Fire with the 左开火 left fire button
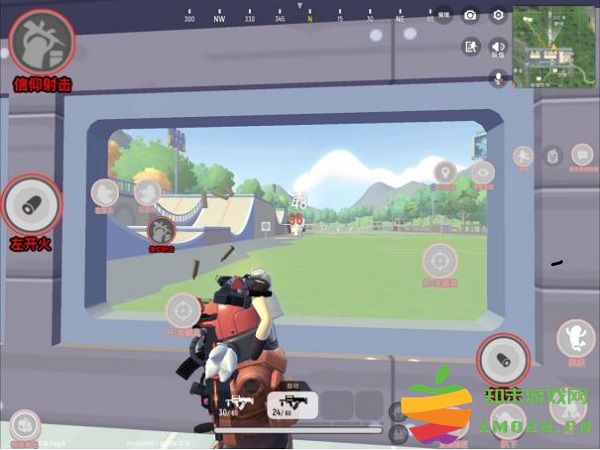The width and height of the screenshot is (600, 450). (x=33, y=206)
